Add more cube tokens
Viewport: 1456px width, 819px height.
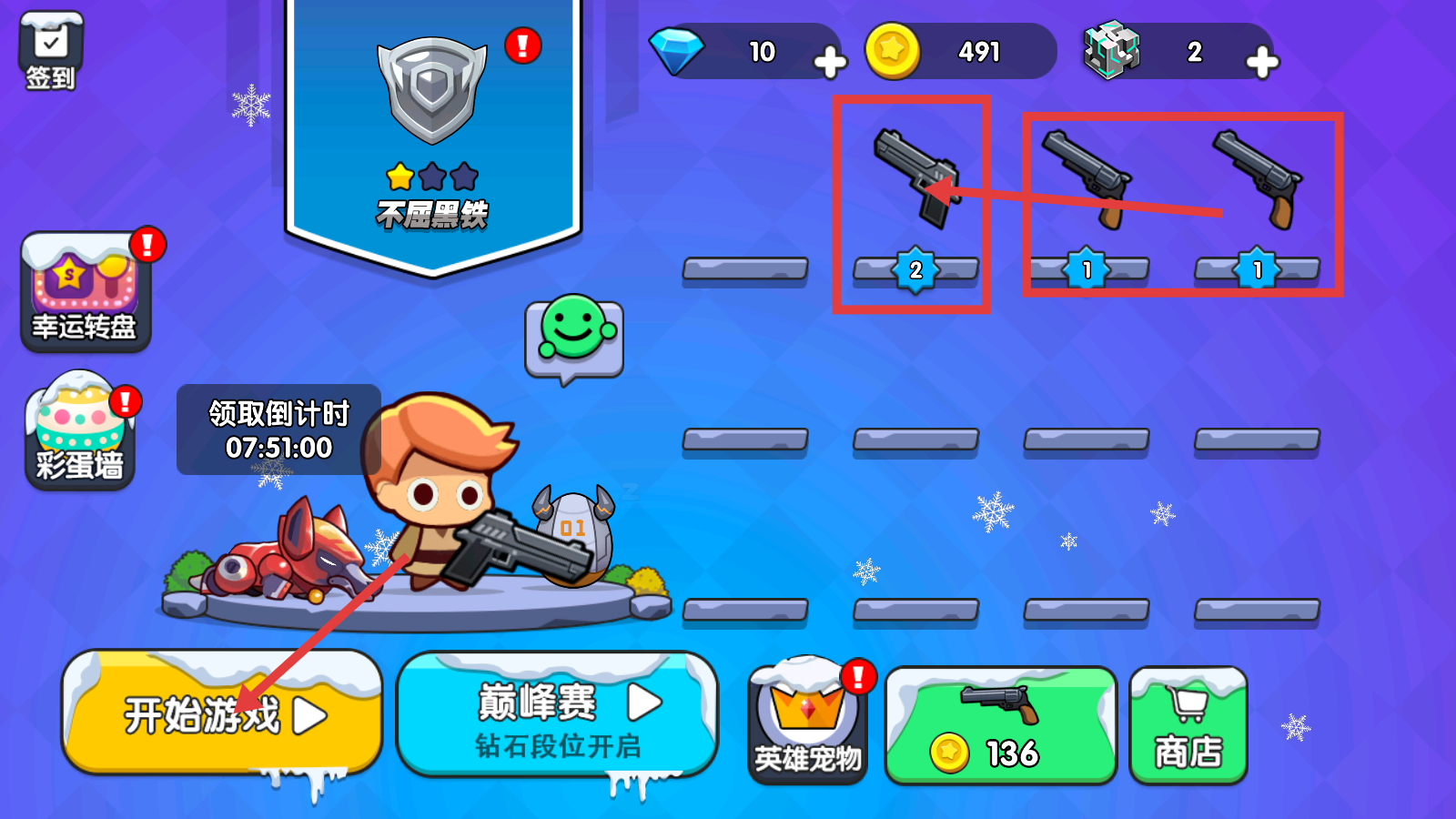click(x=1261, y=62)
